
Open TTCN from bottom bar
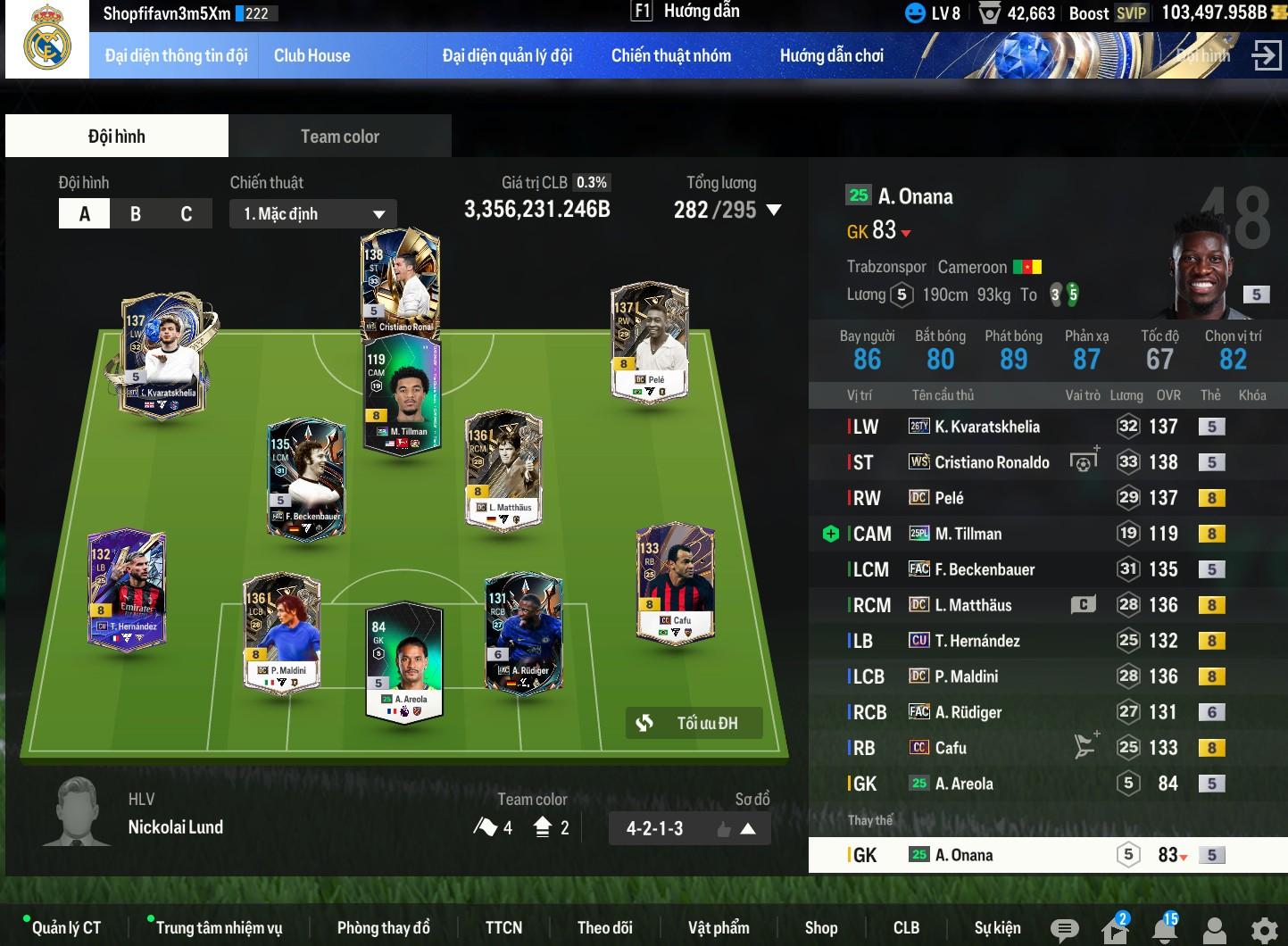(503, 928)
